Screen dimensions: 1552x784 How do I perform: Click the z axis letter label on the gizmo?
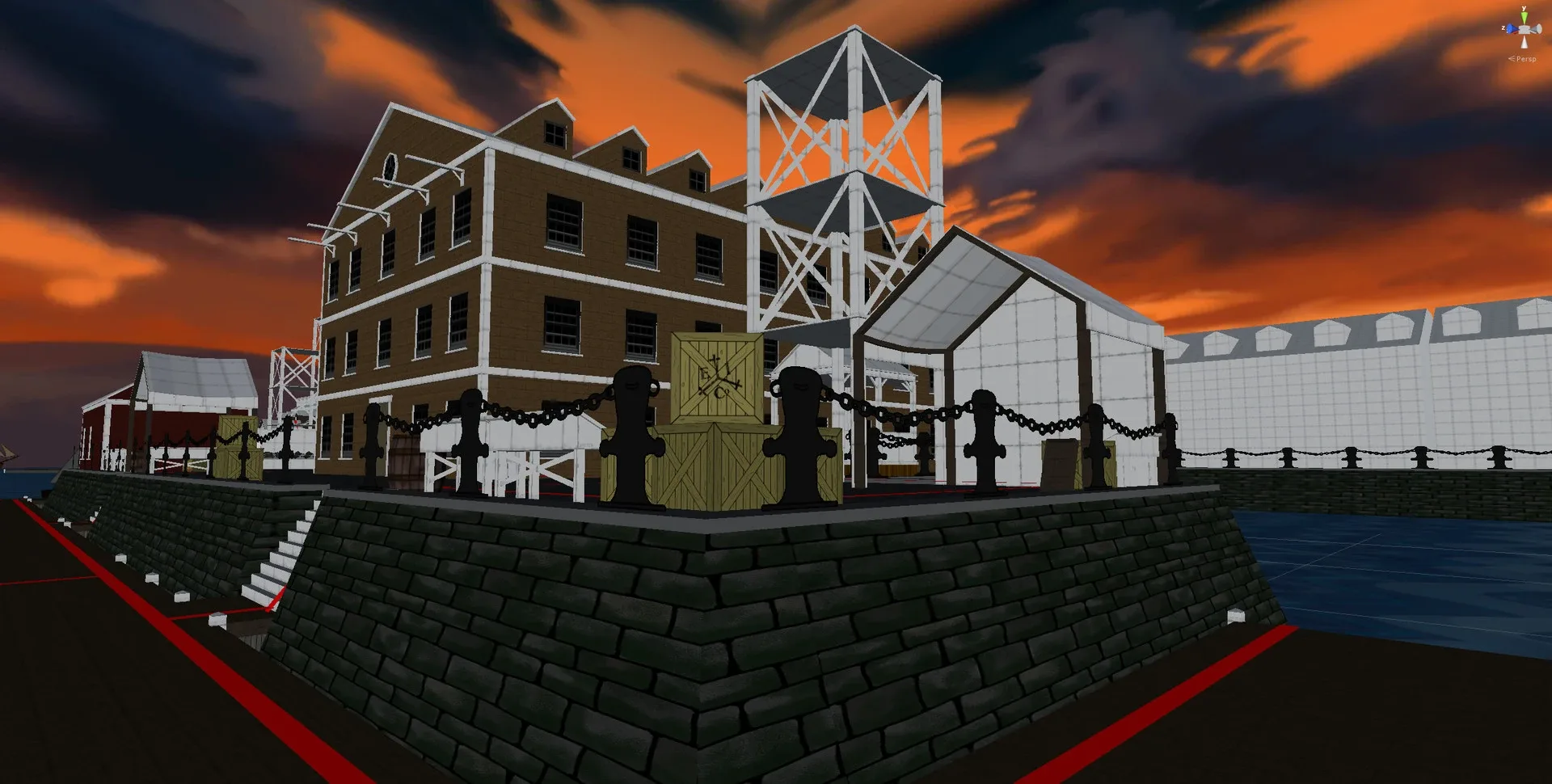pyautogui.click(x=1503, y=27)
